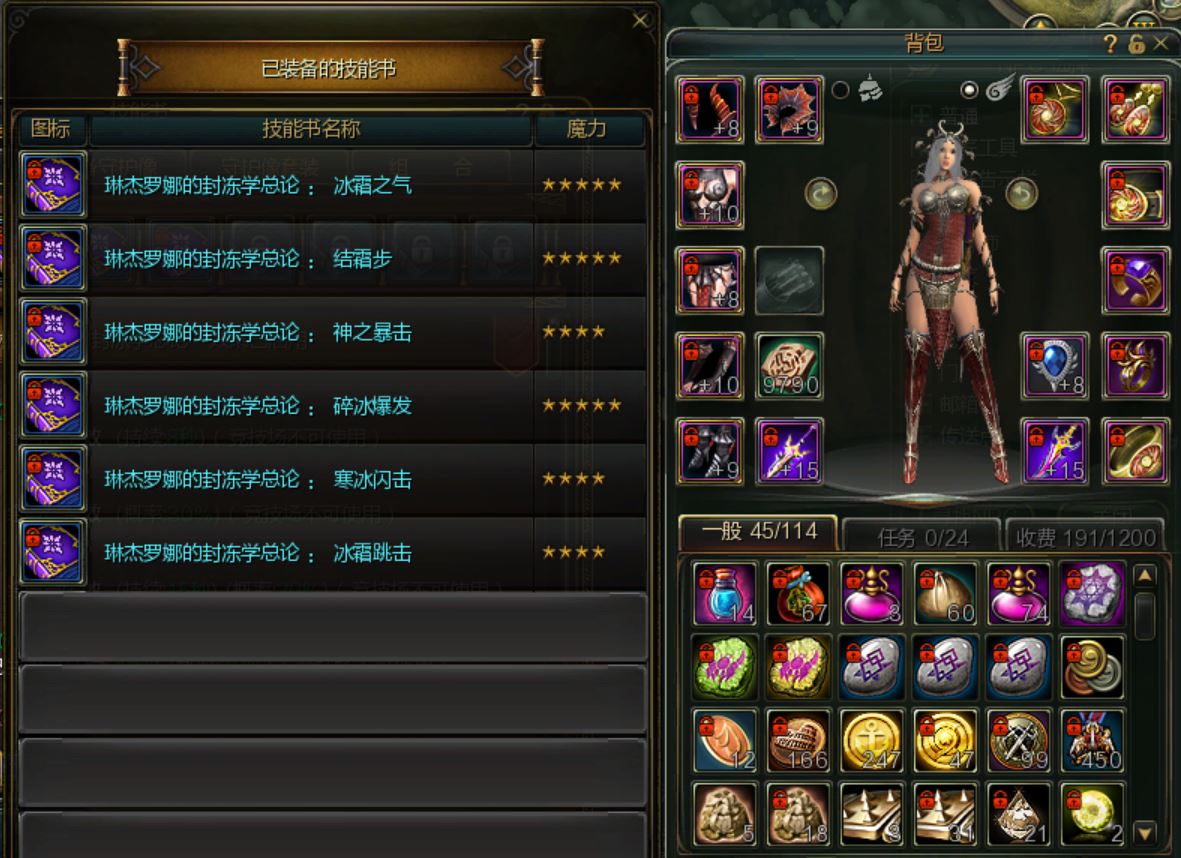Open the 收费 191/1200 tab
This screenshot has width=1181, height=858.
[1085, 537]
